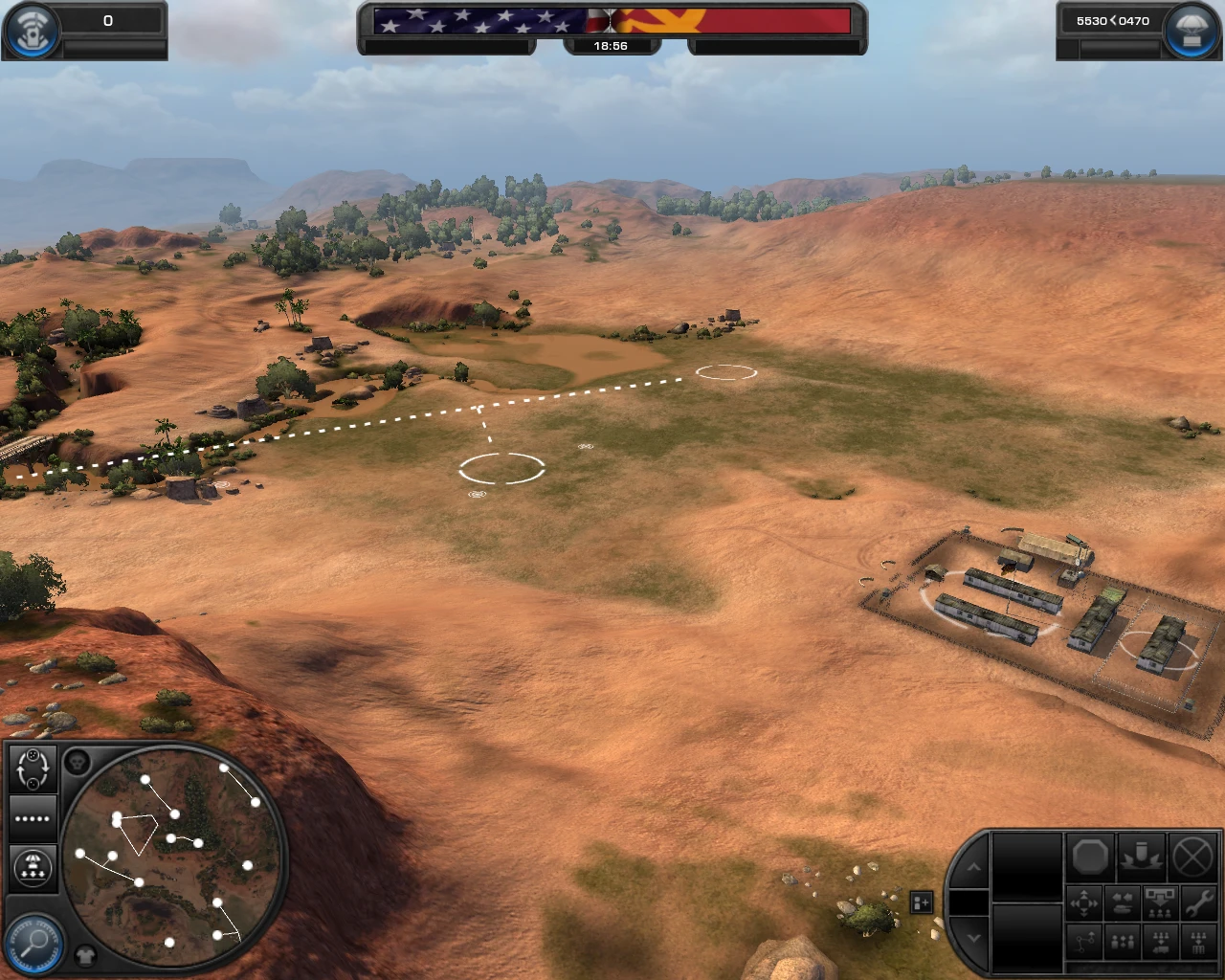Toggle the dotted waypoint line display button
Image resolution: width=1225 pixels, height=980 pixels.
[32, 818]
